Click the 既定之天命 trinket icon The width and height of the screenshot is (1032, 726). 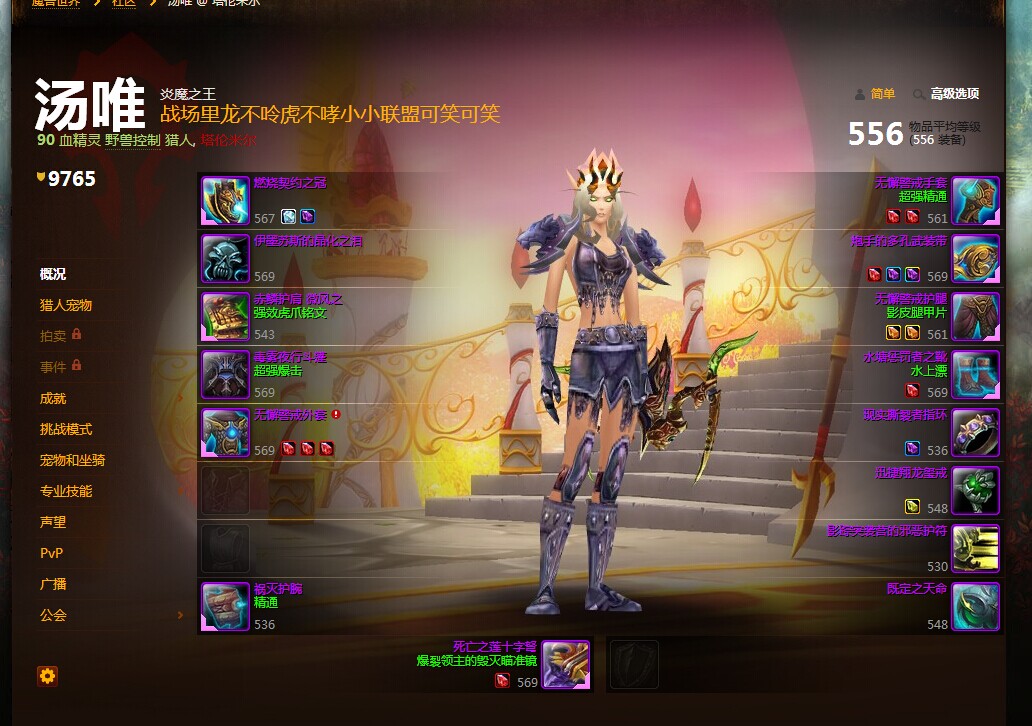point(975,607)
